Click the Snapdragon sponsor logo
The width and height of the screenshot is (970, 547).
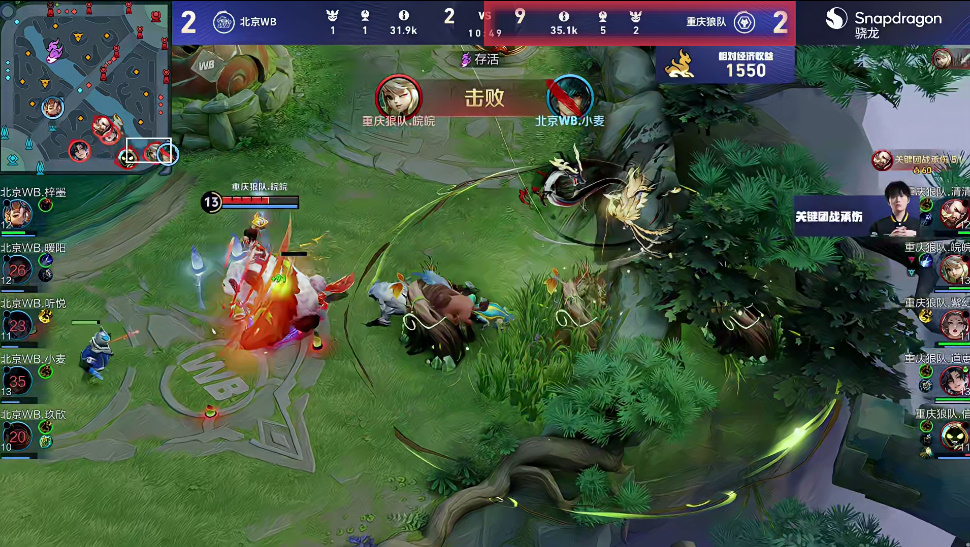(883, 20)
